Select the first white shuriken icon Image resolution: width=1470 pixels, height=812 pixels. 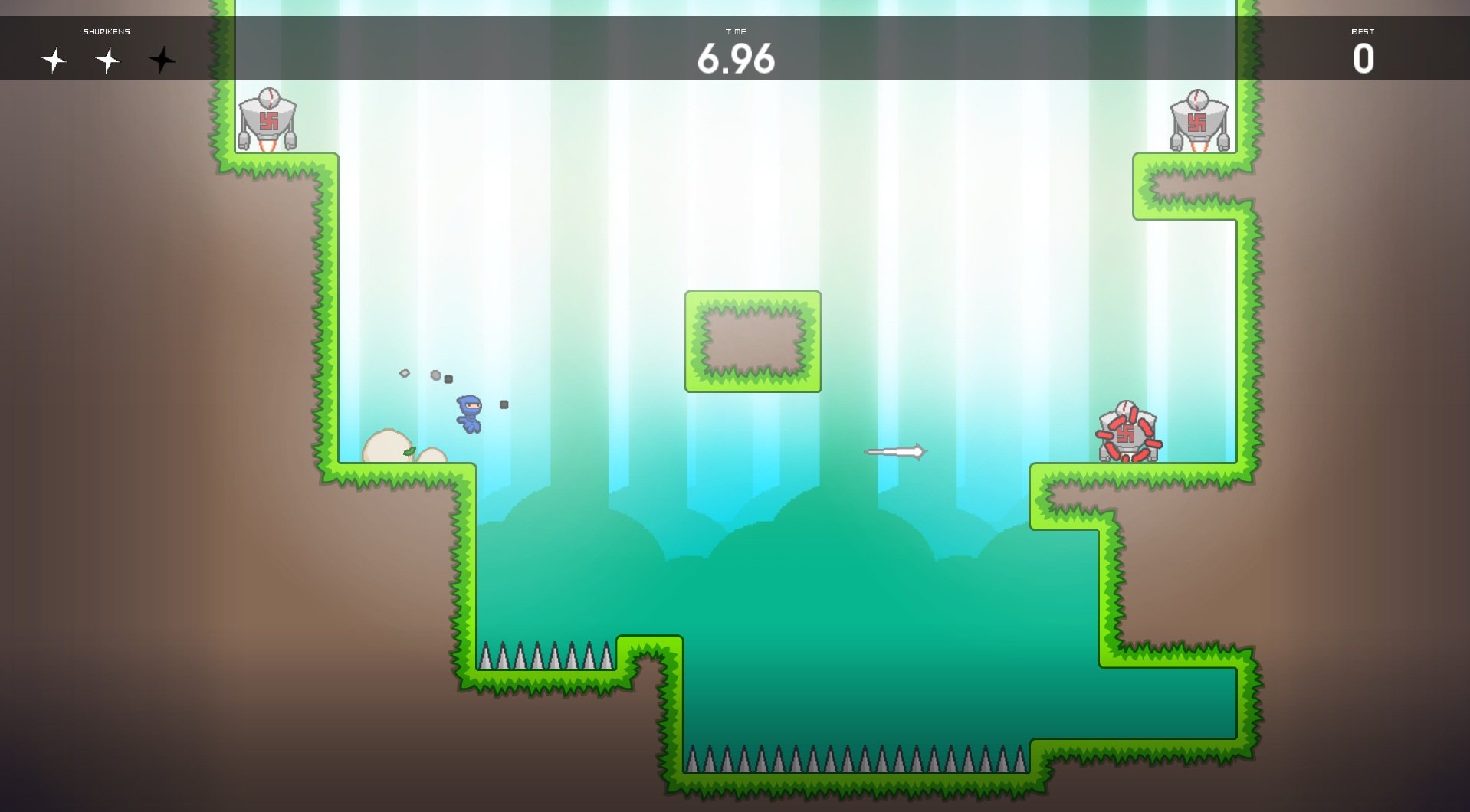point(54,60)
